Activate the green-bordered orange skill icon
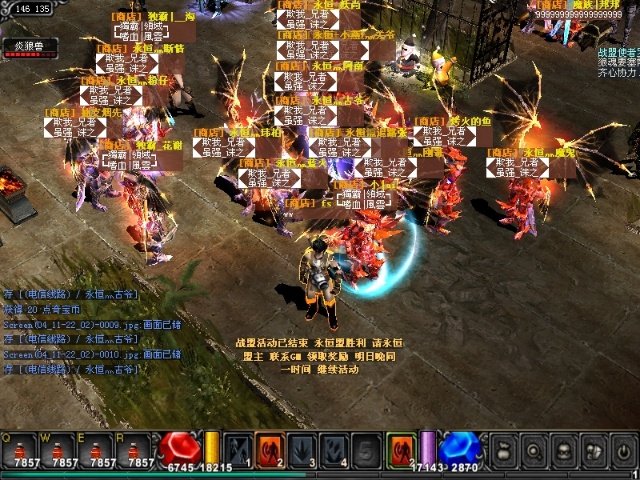Image resolution: width=640 pixels, height=480 pixels. pyautogui.click(x=401, y=449)
